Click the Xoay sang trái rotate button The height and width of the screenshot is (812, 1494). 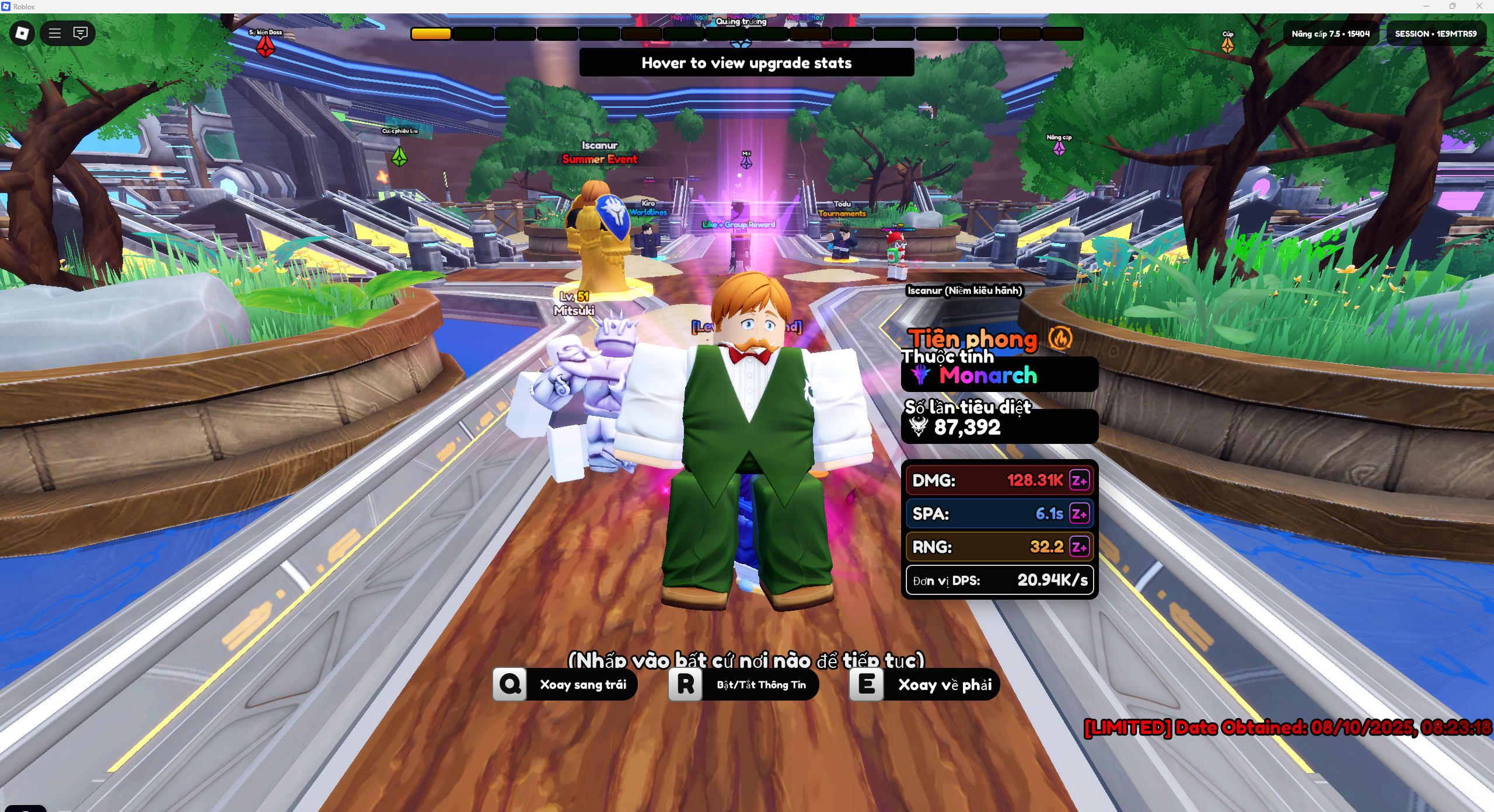pyautogui.click(x=565, y=684)
